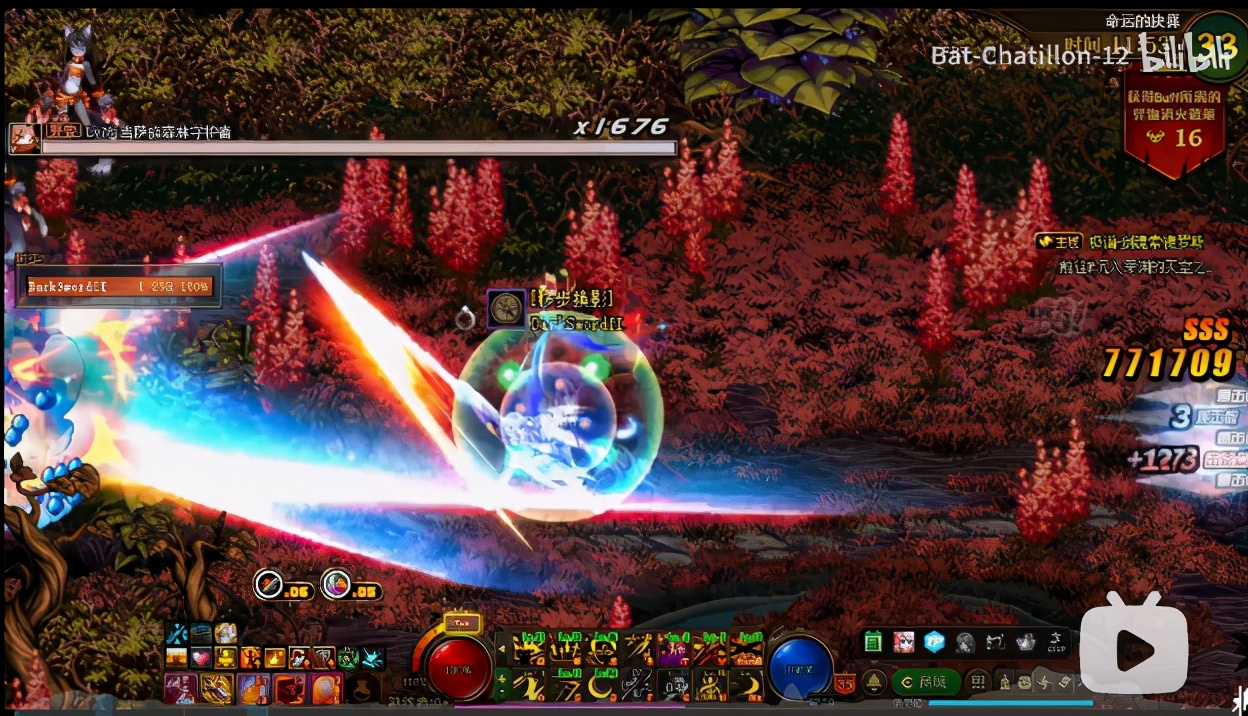Image resolution: width=1248 pixels, height=716 pixels.
Task: Select the crossed blue swords buff icon
Action: pyautogui.click(x=177, y=634)
